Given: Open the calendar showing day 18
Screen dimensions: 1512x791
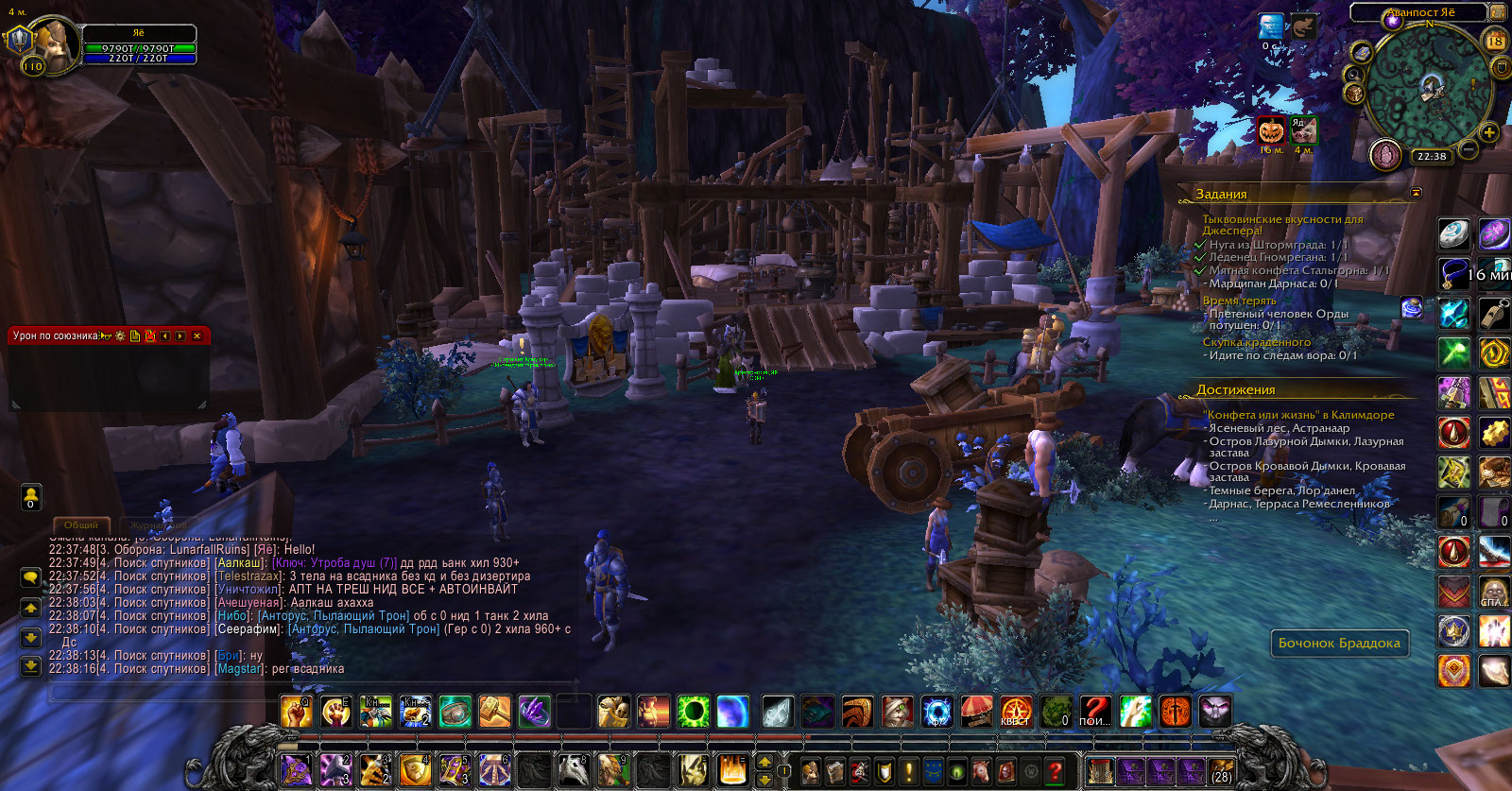Looking at the screenshot, I should coord(1496,41).
